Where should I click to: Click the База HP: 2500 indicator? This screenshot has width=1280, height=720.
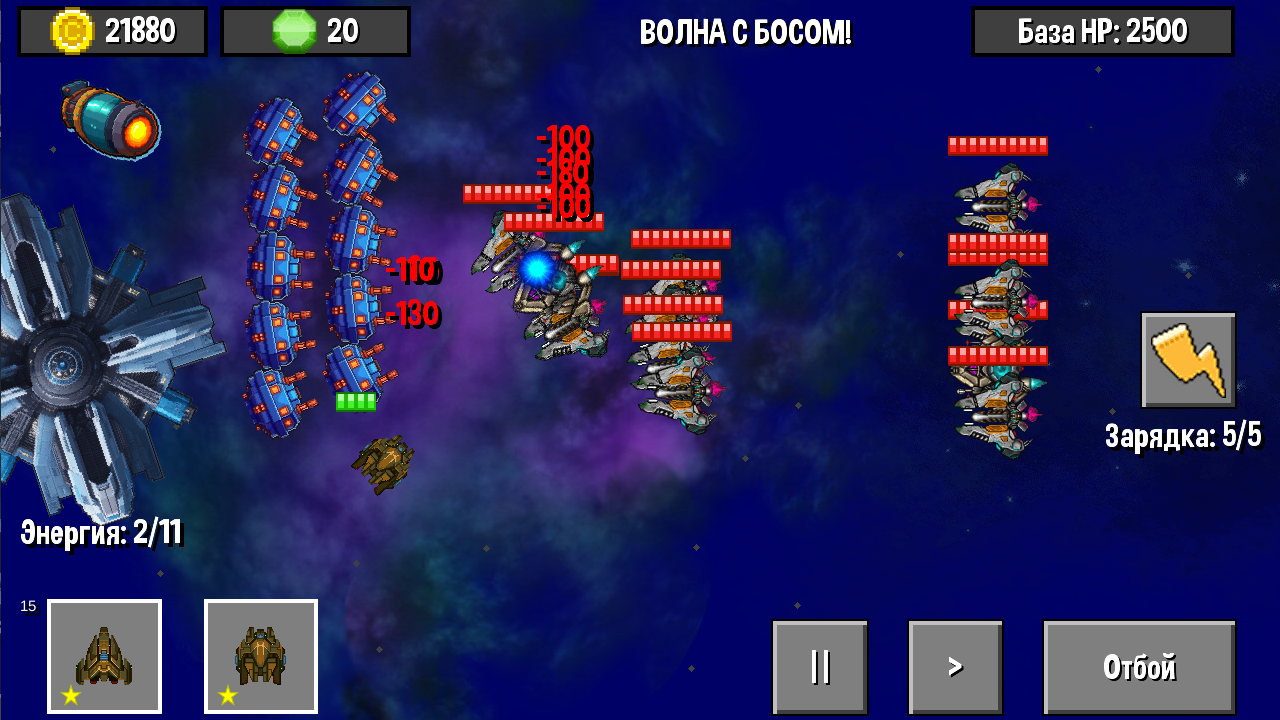[1102, 30]
